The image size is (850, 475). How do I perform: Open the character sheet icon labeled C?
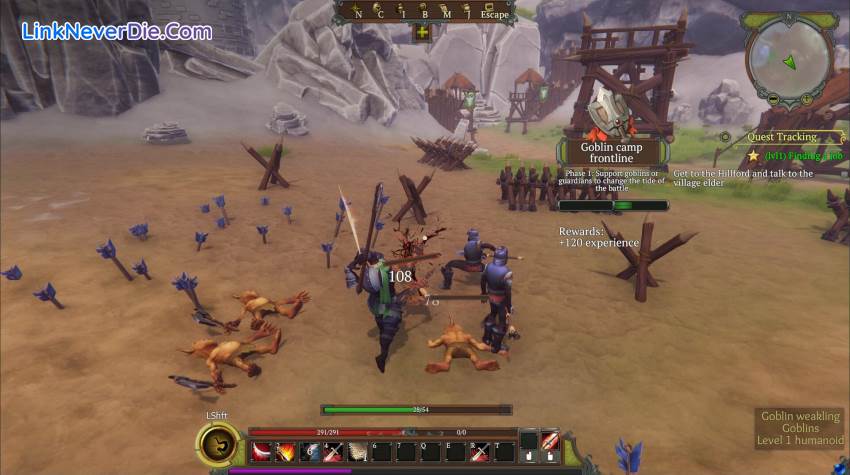379,12
